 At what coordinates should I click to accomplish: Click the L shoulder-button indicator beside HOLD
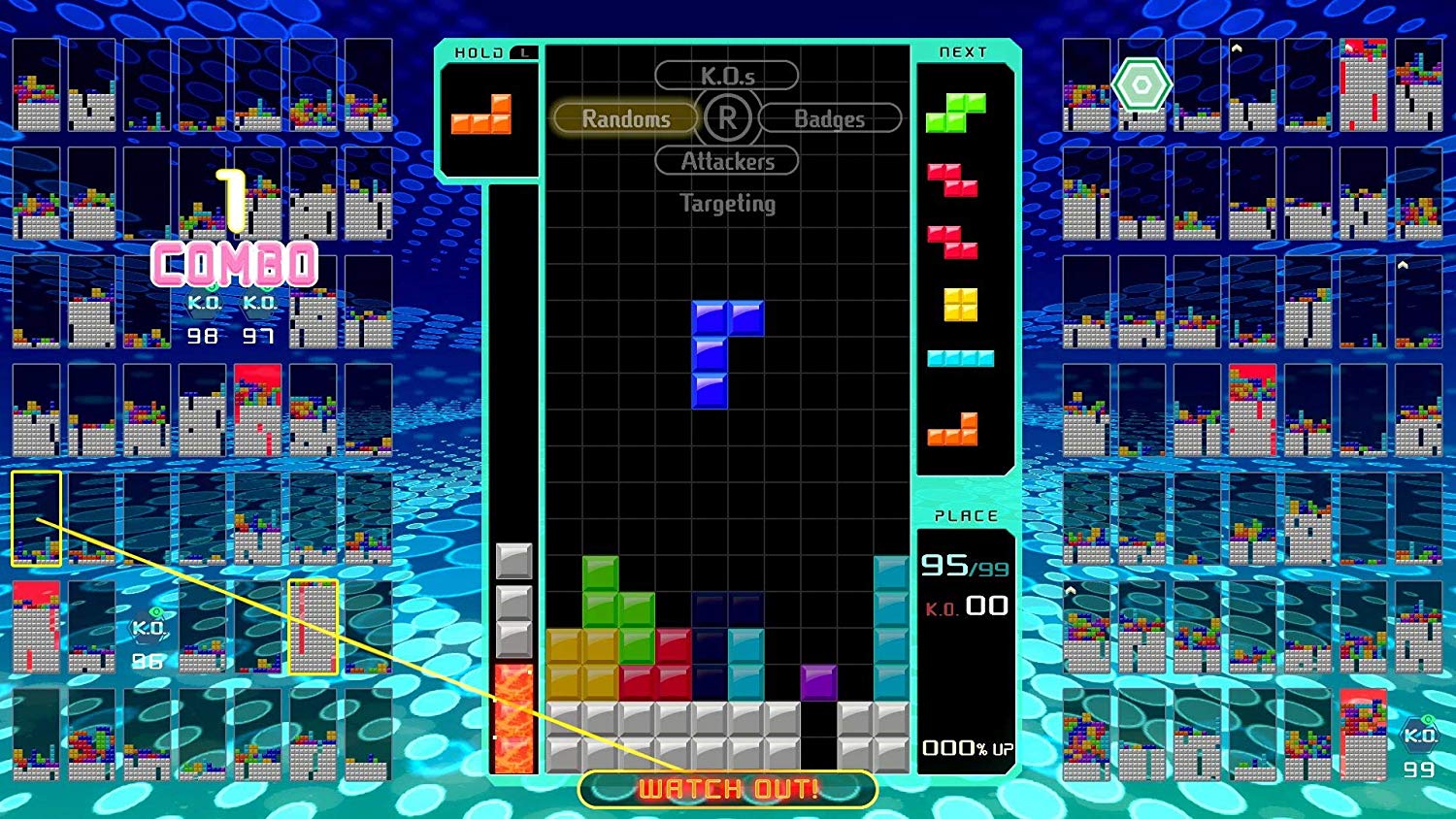tap(523, 54)
